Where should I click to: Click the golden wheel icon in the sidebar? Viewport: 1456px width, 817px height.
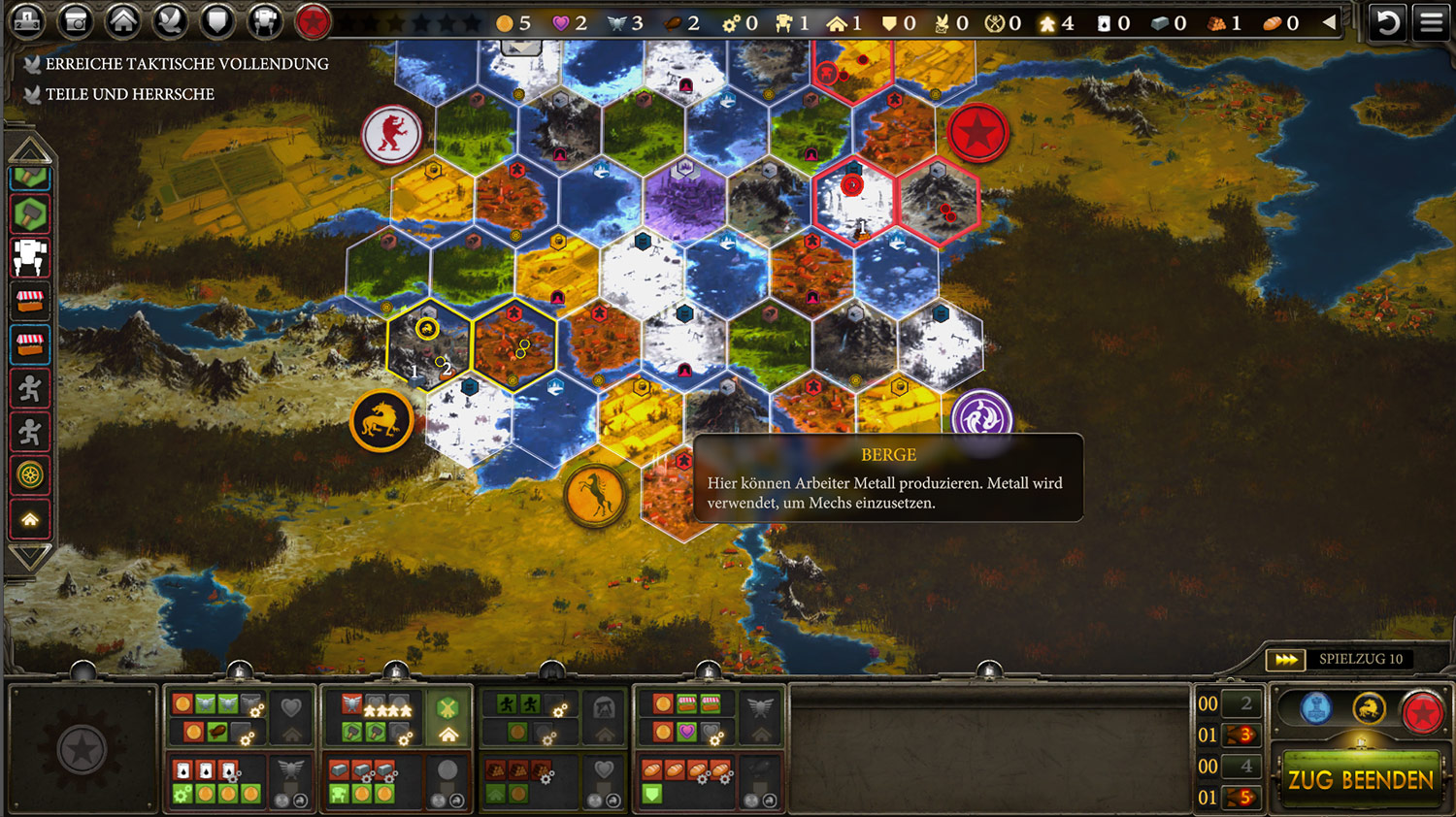click(30, 474)
